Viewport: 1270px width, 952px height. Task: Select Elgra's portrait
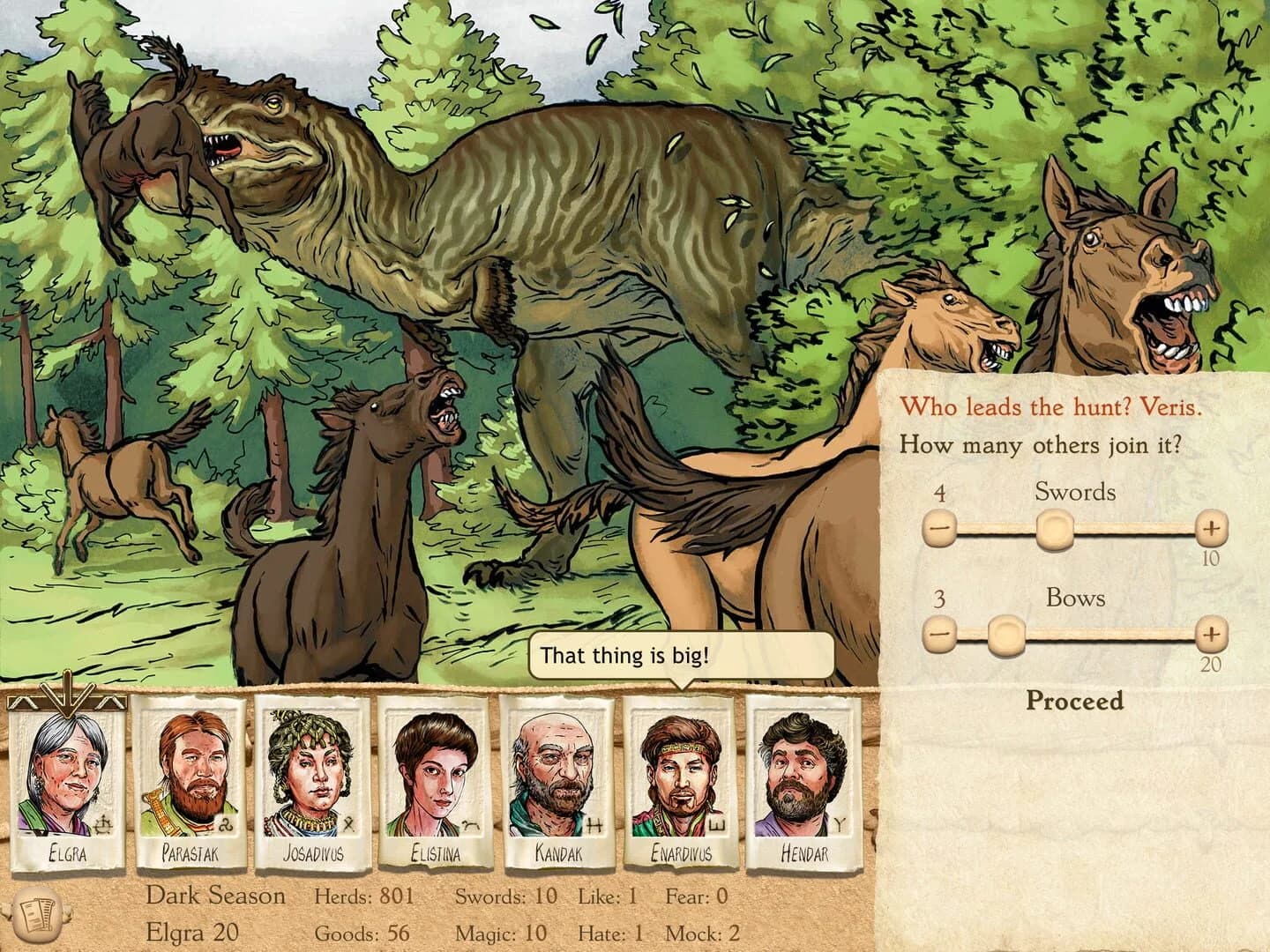tap(63, 771)
